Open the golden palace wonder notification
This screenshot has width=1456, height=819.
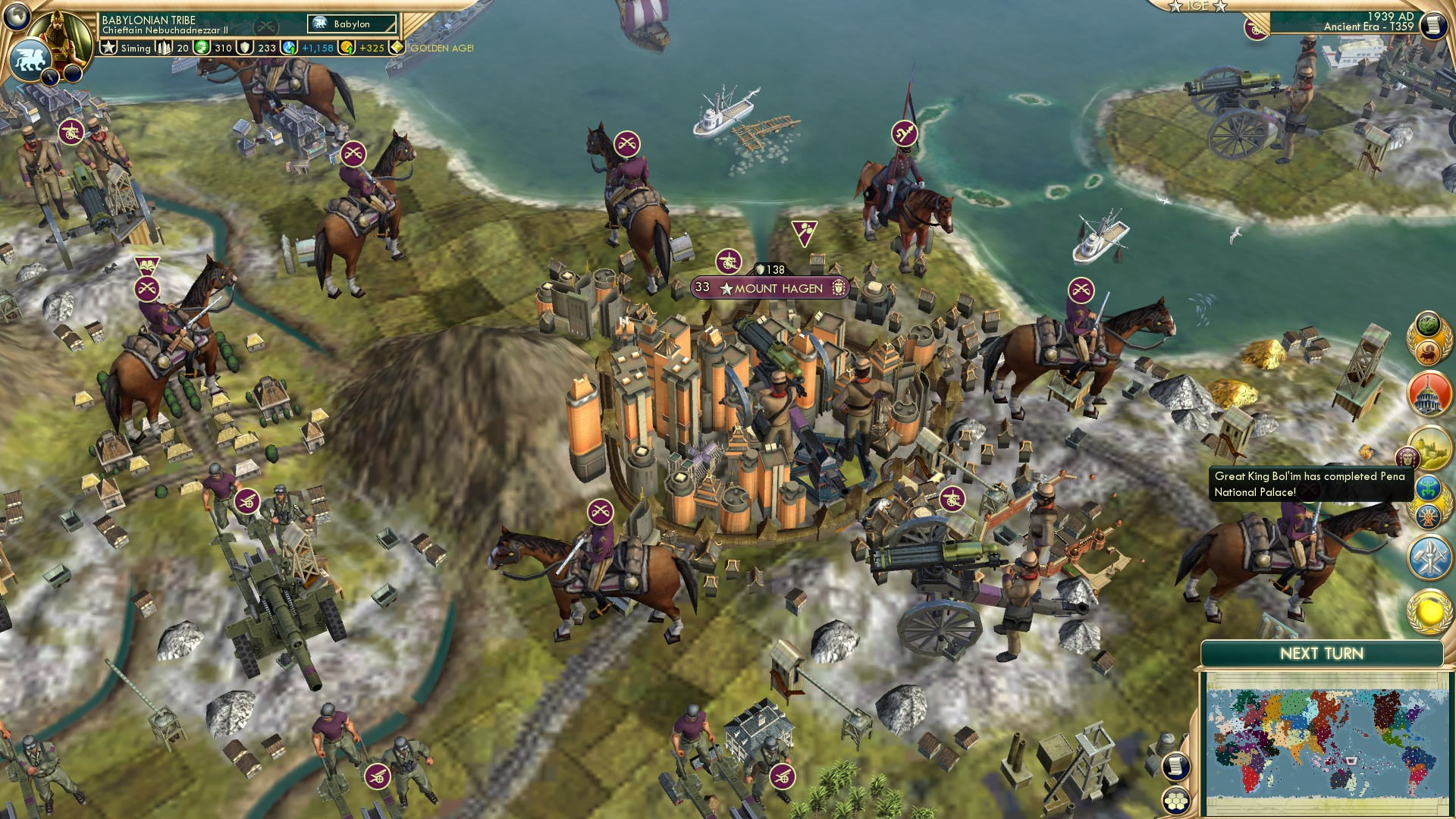(1429, 447)
